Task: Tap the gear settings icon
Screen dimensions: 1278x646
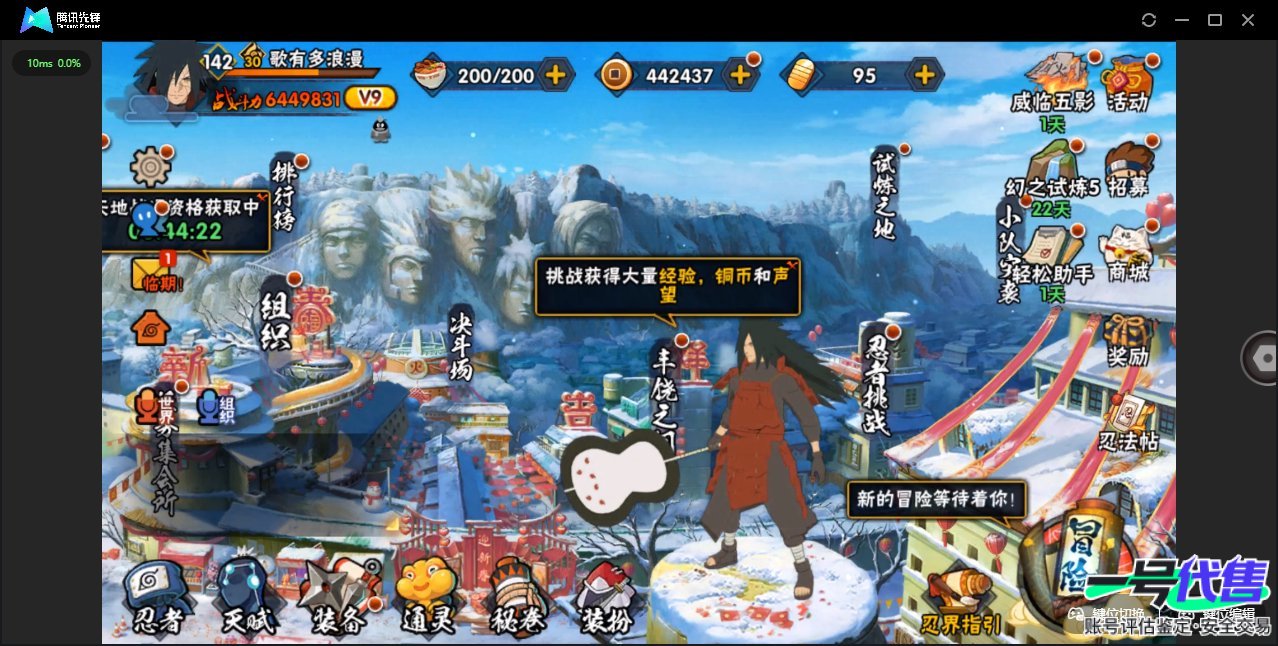Action: (x=151, y=166)
